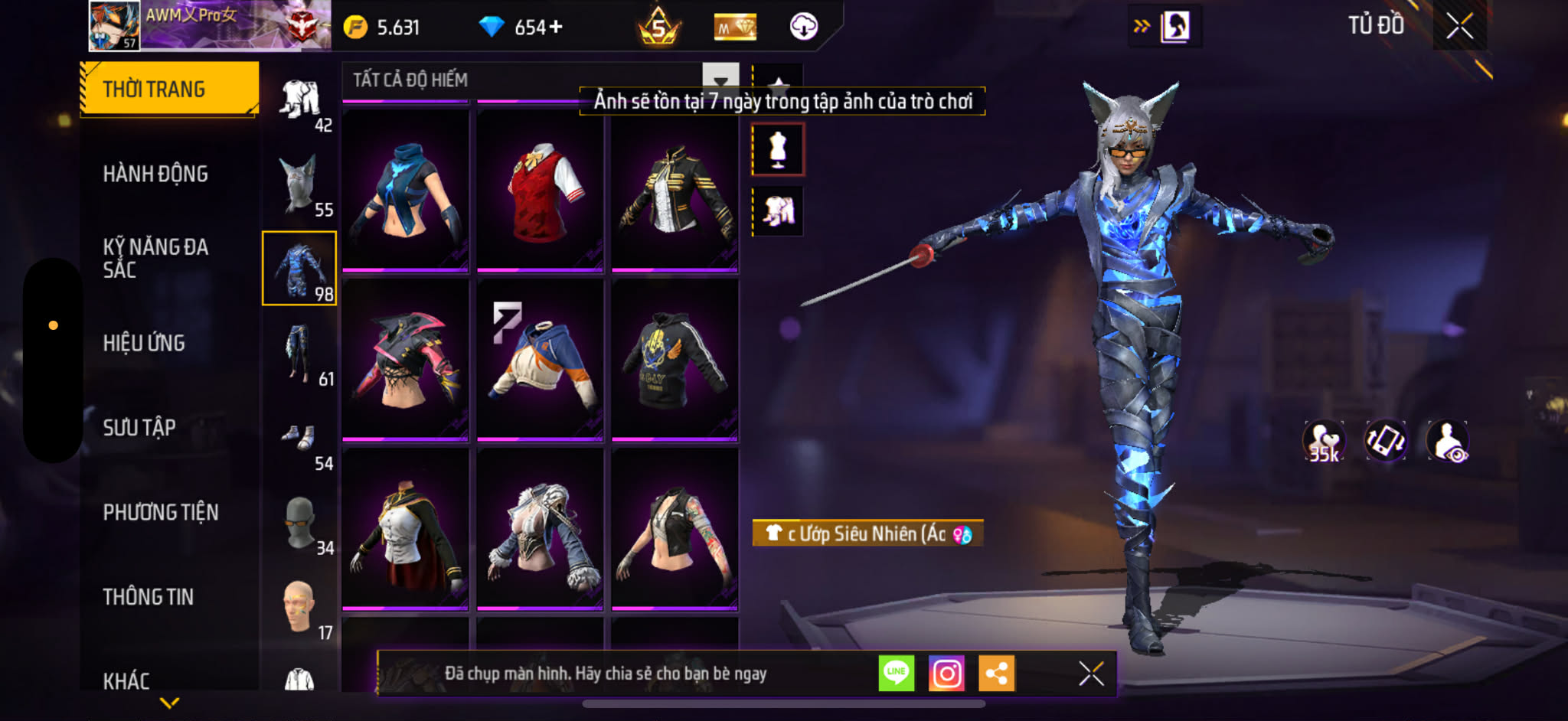This screenshot has height=721, width=1568.
Task: Dismiss the screenshot share banner
Action: (1091, 674)
